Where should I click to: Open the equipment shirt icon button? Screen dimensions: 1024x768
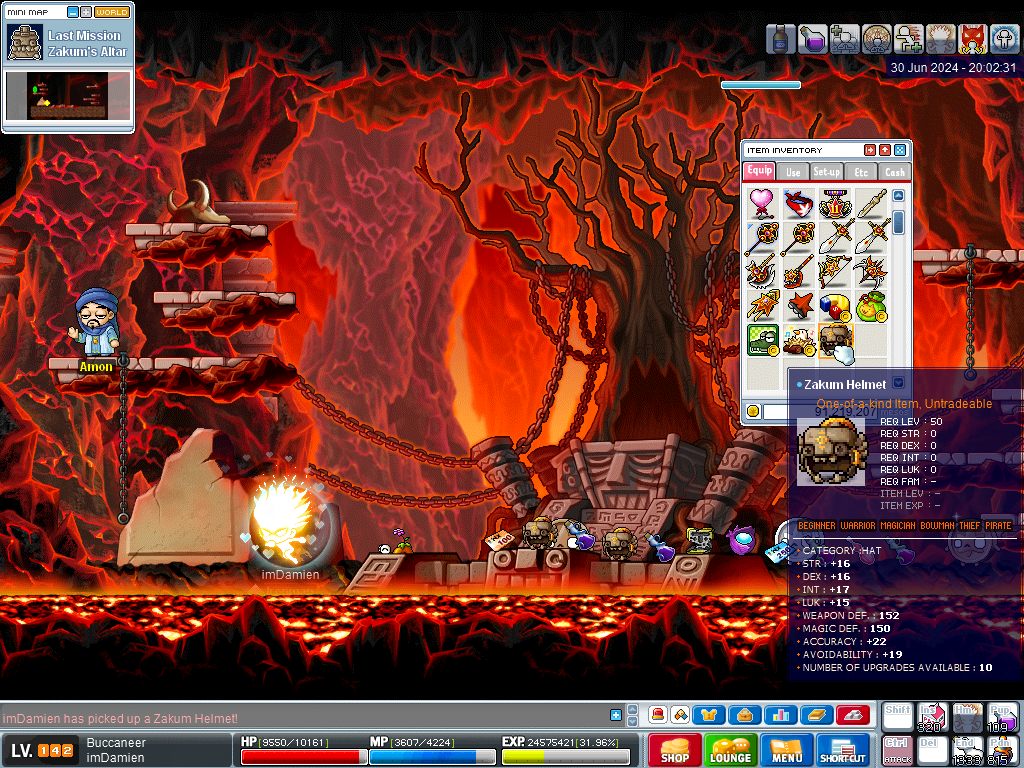(x=709, y=715)
